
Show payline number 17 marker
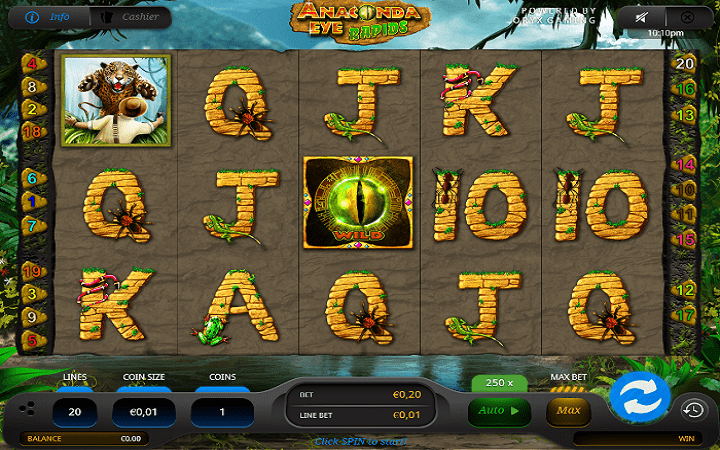point(686,314)
